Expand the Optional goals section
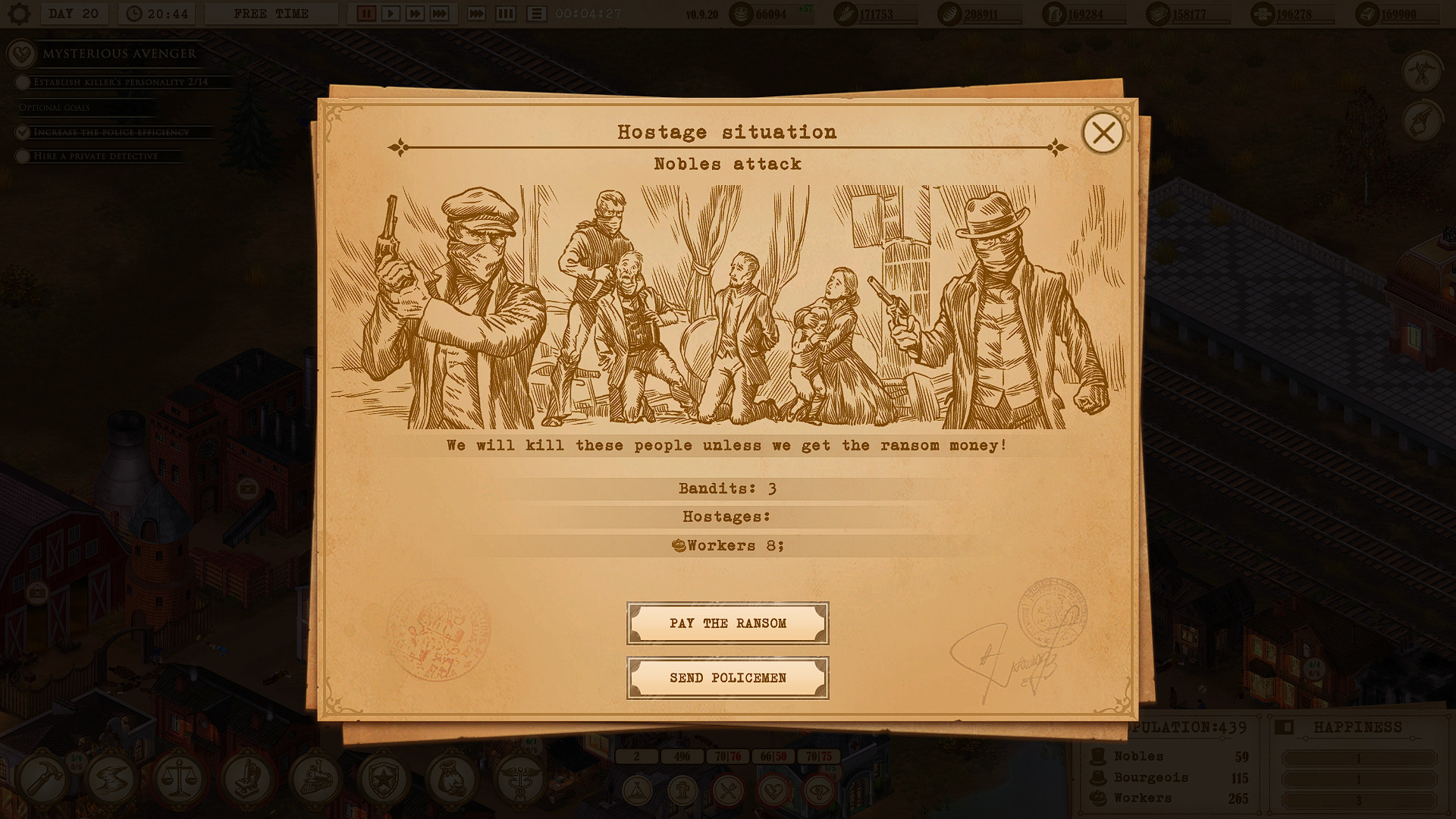The height and width of the screenshot is (819, 1456). pos(54,107)
